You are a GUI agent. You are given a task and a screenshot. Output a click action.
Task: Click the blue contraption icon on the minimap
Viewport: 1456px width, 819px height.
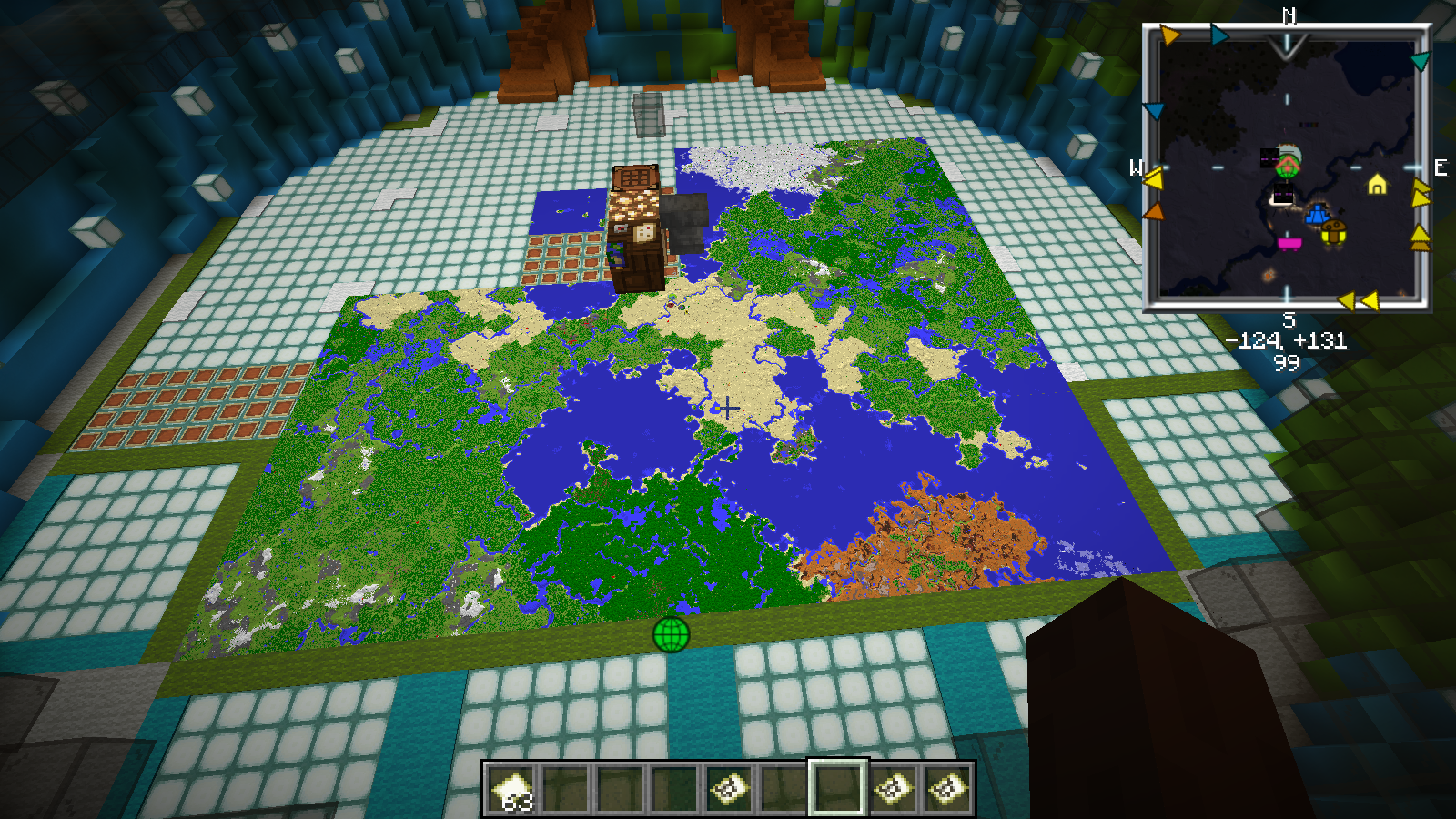point(1316,215)
